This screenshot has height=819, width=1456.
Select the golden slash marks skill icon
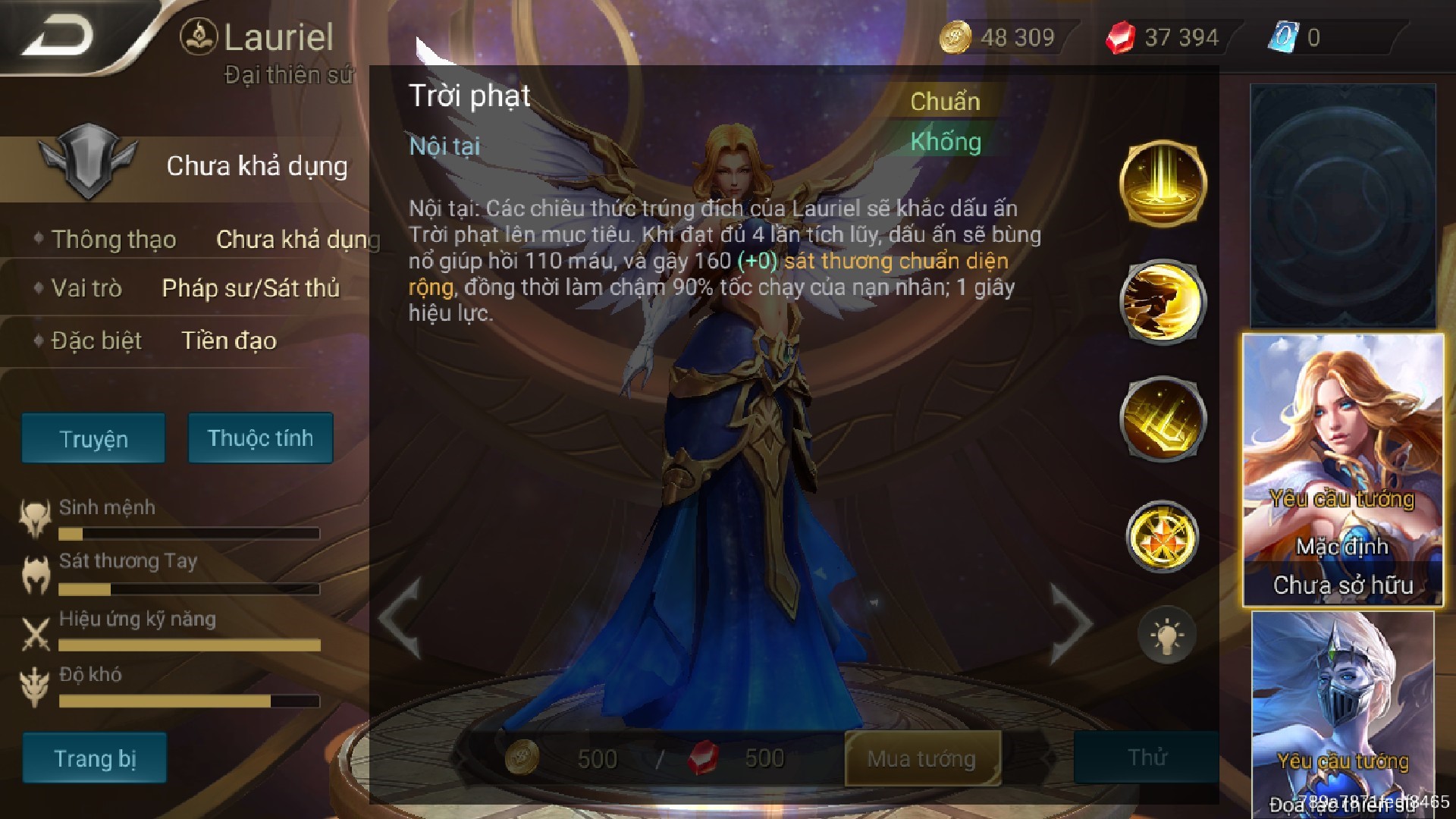[1163, 419]
